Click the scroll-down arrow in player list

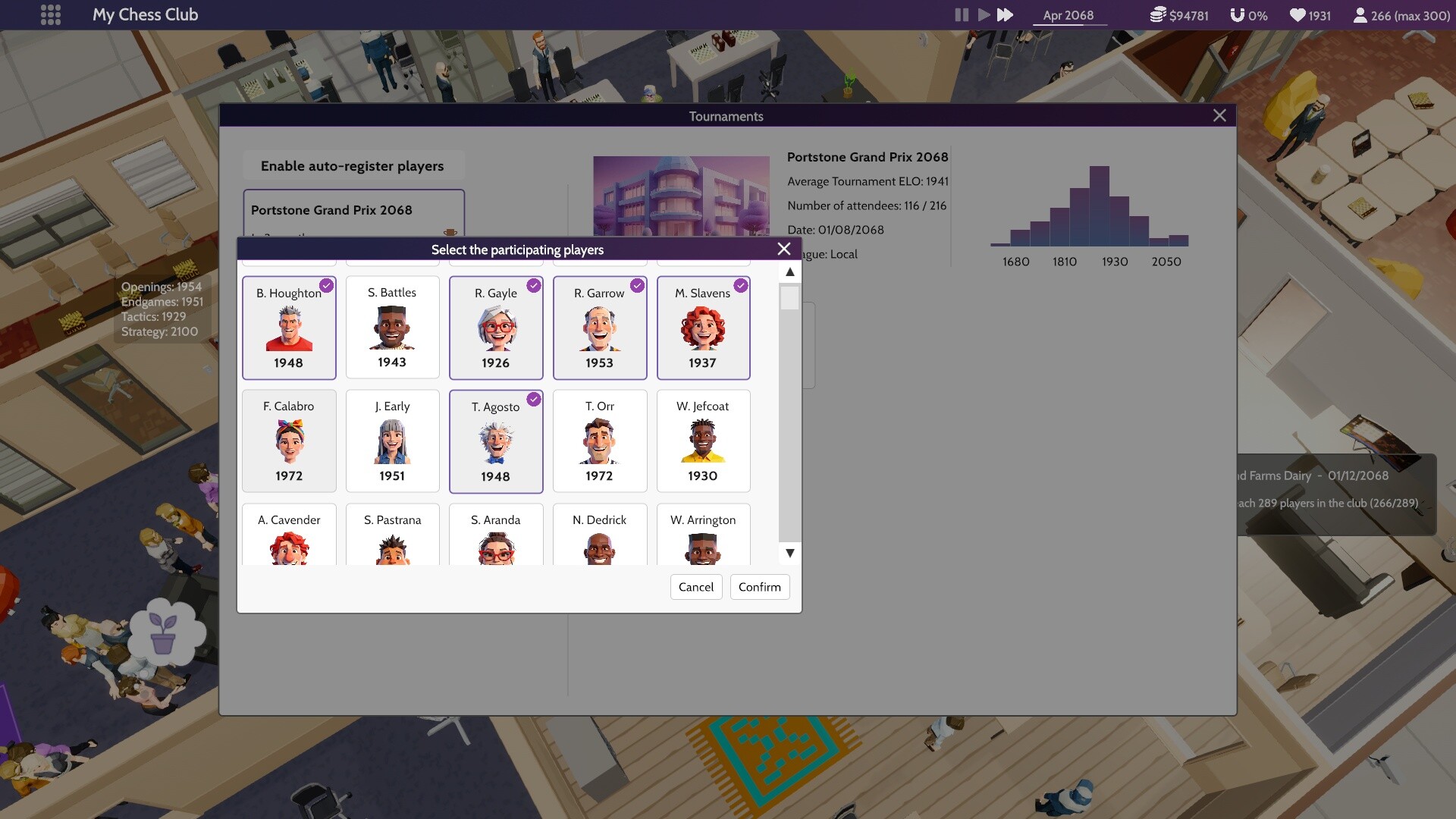pos(789,554)
